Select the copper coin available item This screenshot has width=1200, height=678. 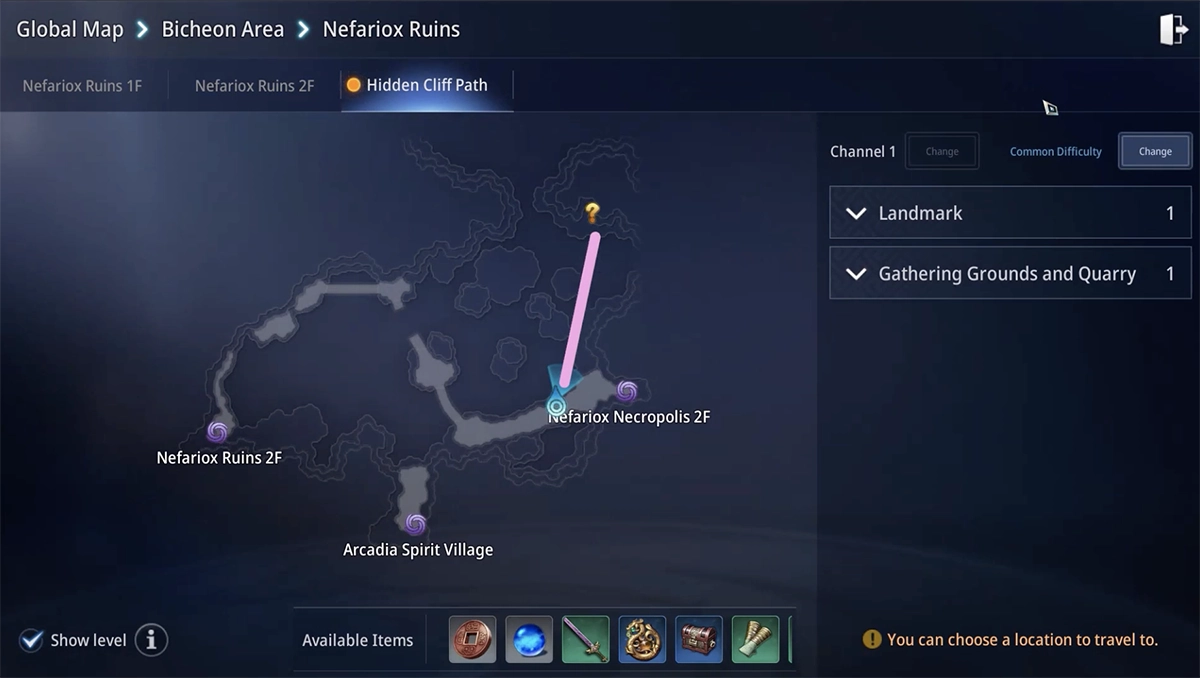click(473, 640)
